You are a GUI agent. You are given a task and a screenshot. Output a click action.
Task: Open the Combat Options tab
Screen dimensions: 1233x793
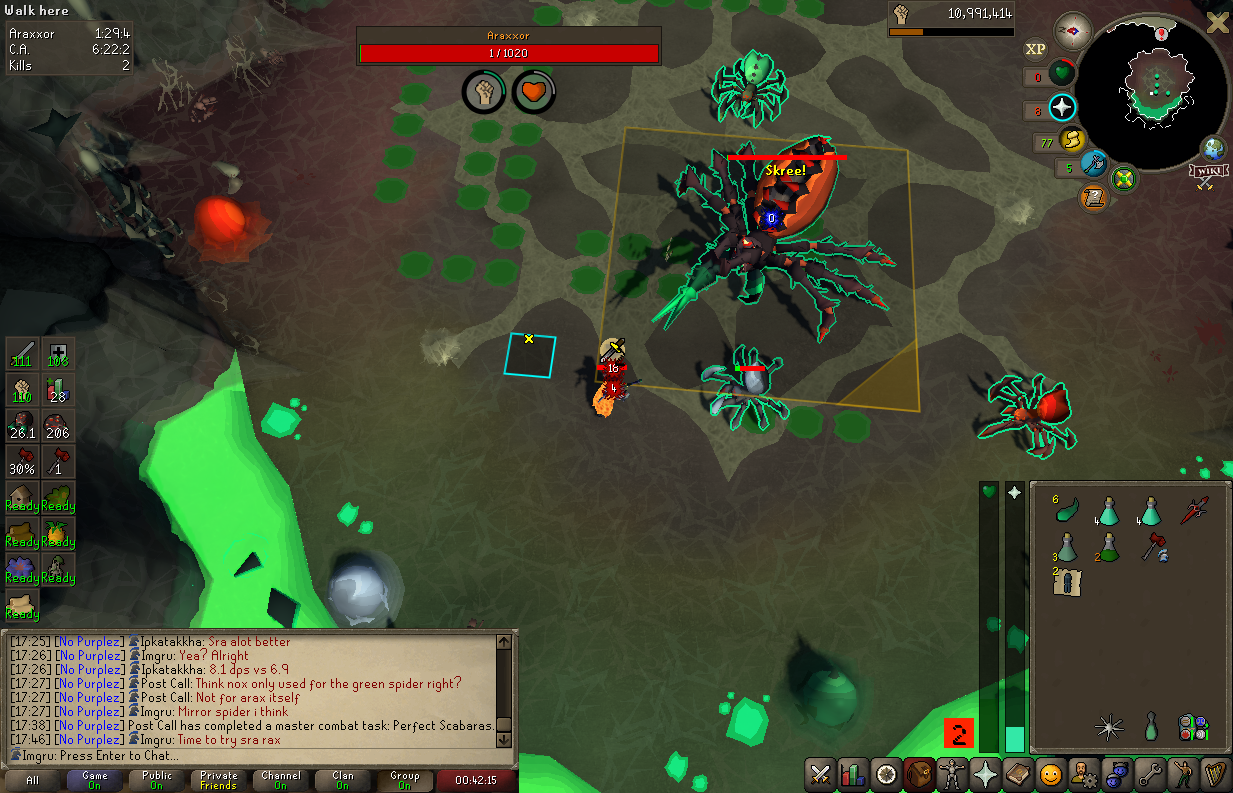click(x=820, y=774)
